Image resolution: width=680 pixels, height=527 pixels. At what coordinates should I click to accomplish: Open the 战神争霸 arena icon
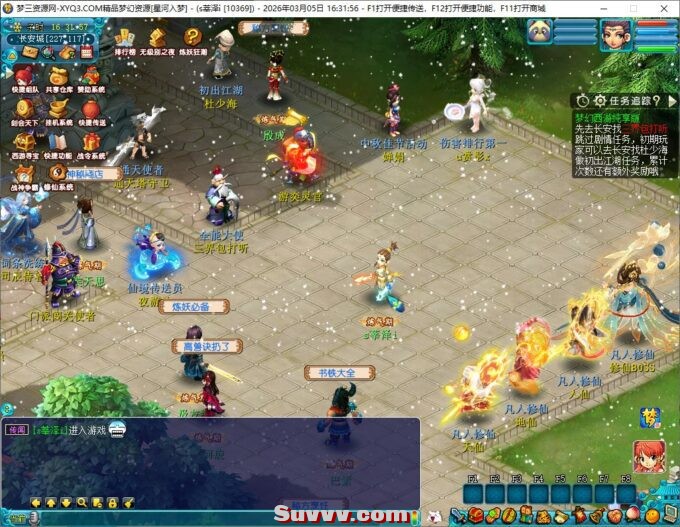(x=23, y=174)
